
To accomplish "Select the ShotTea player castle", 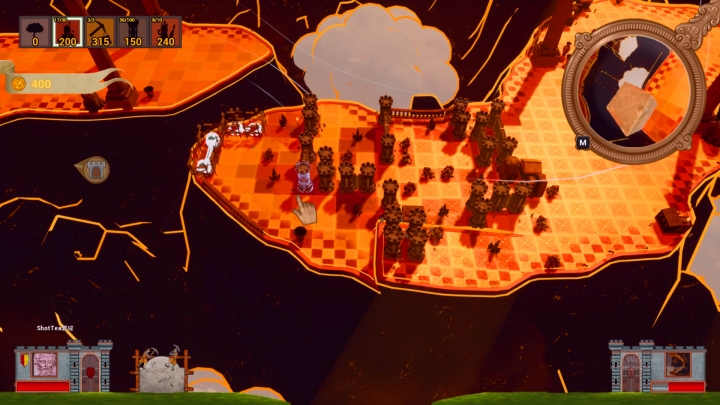I will (63, 367).
